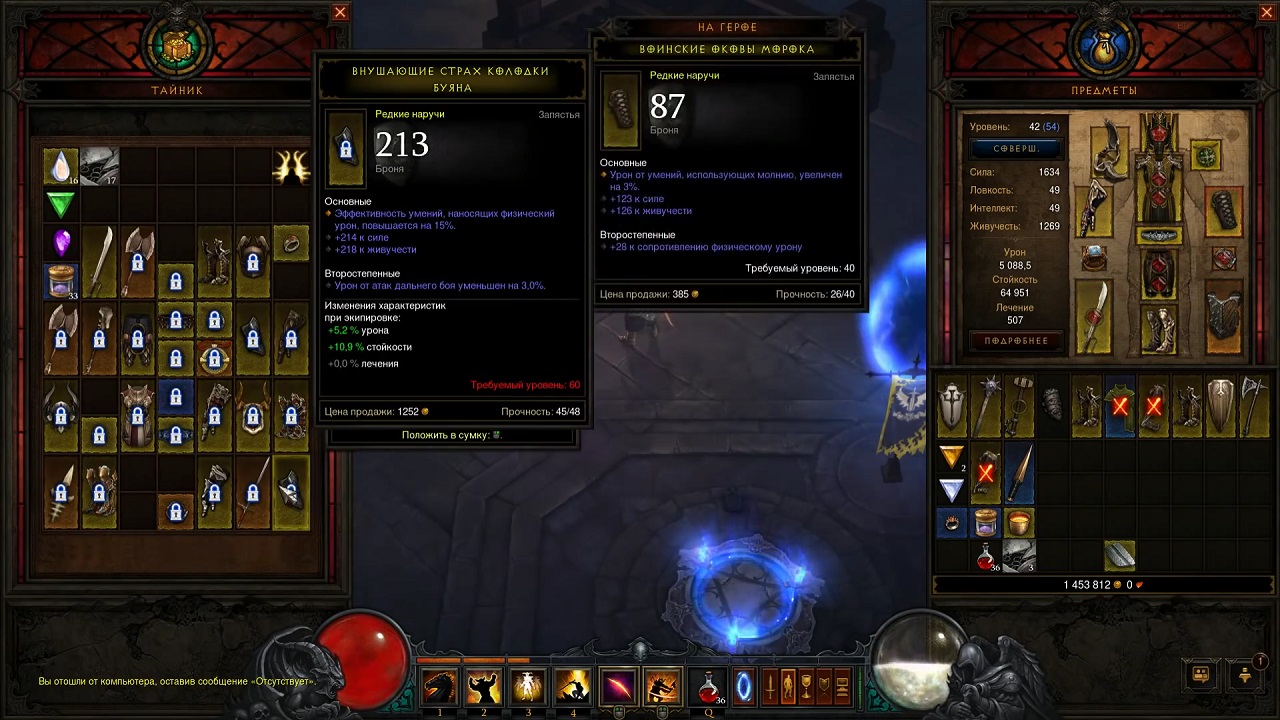
Task: Pick the ring item in the stash
Action: (x=291, y=242)
